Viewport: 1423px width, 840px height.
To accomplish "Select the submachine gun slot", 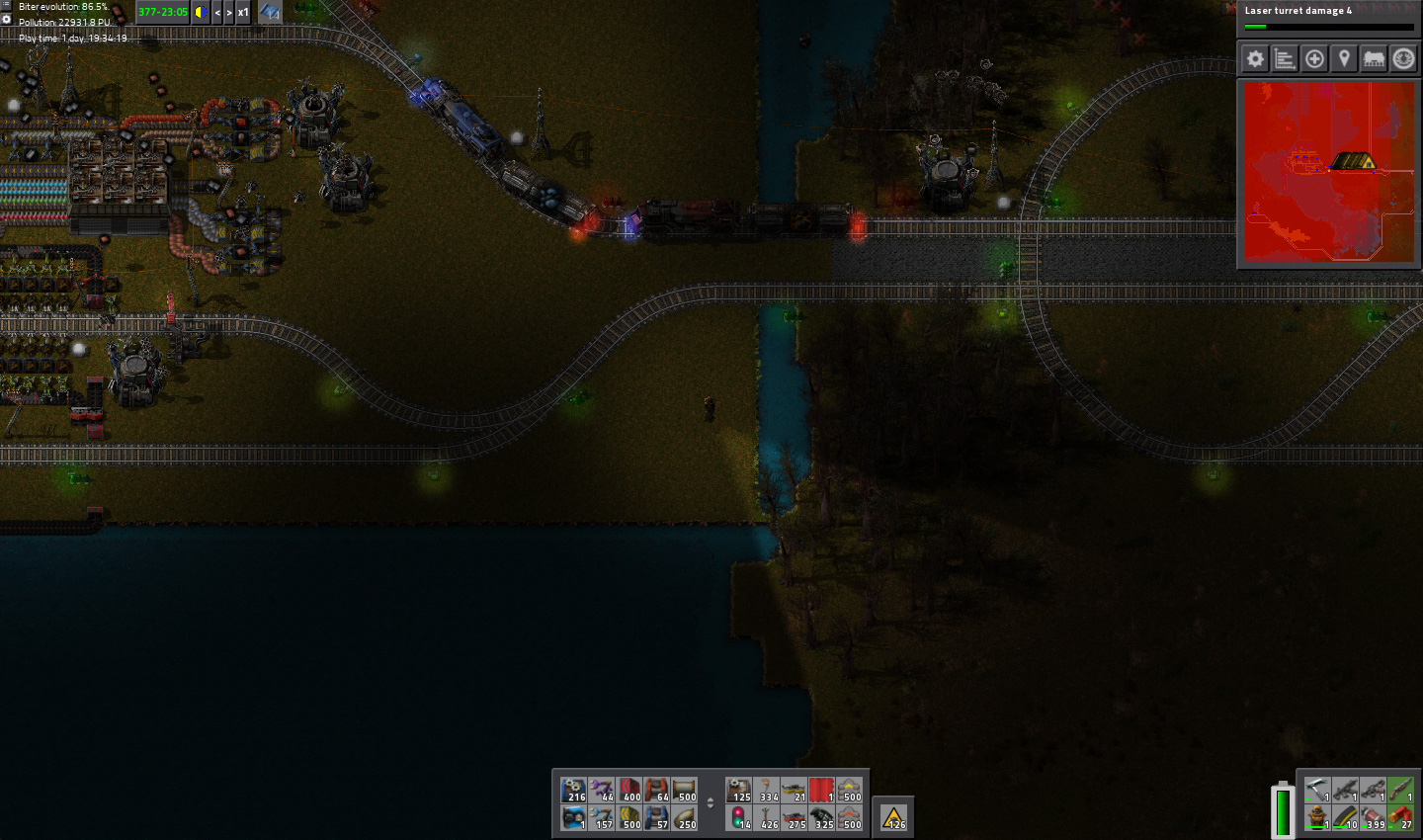I will click(1345, 790).
